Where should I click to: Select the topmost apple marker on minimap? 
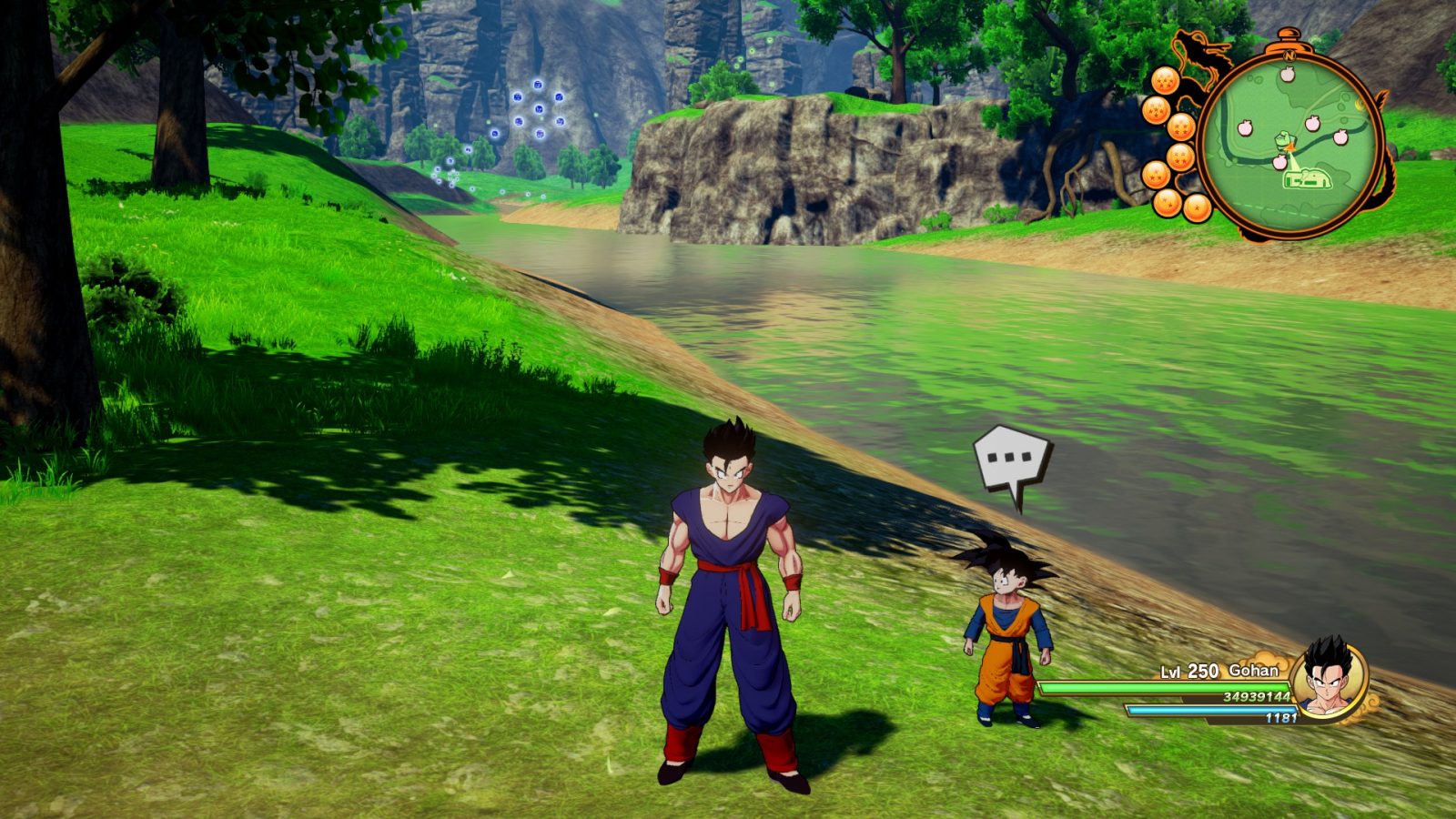point(1287,74)
